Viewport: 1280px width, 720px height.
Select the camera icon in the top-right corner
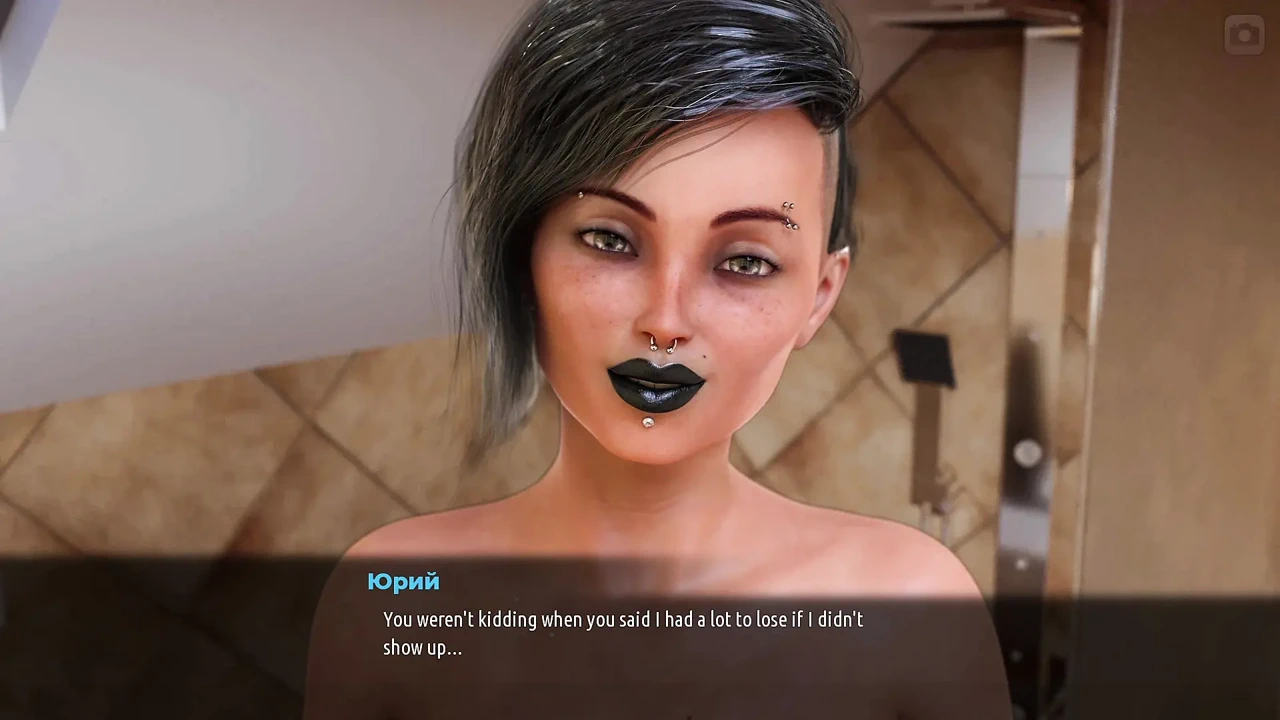point(1243,35)
